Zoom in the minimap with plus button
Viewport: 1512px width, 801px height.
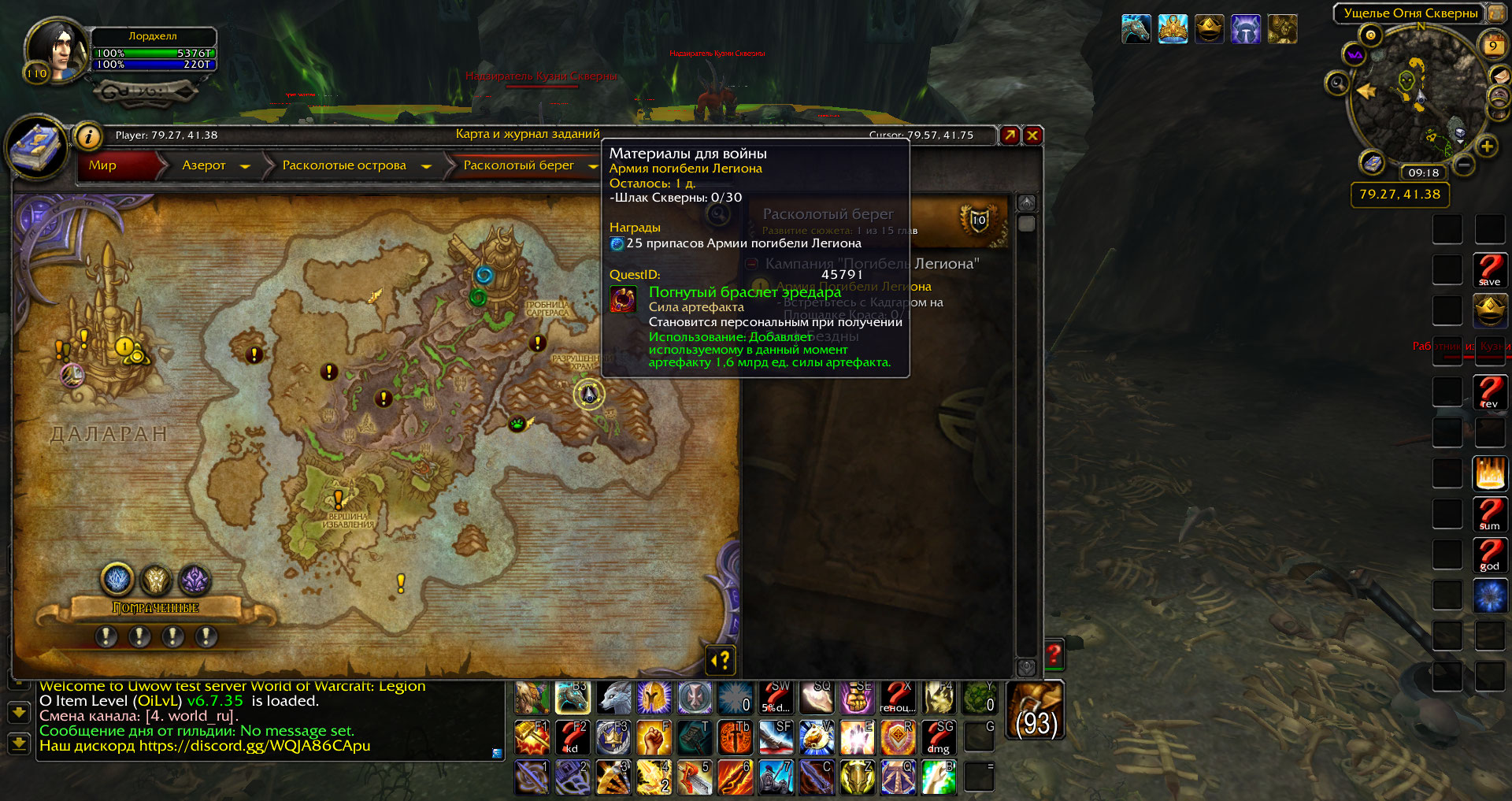tap(1486, 146)
